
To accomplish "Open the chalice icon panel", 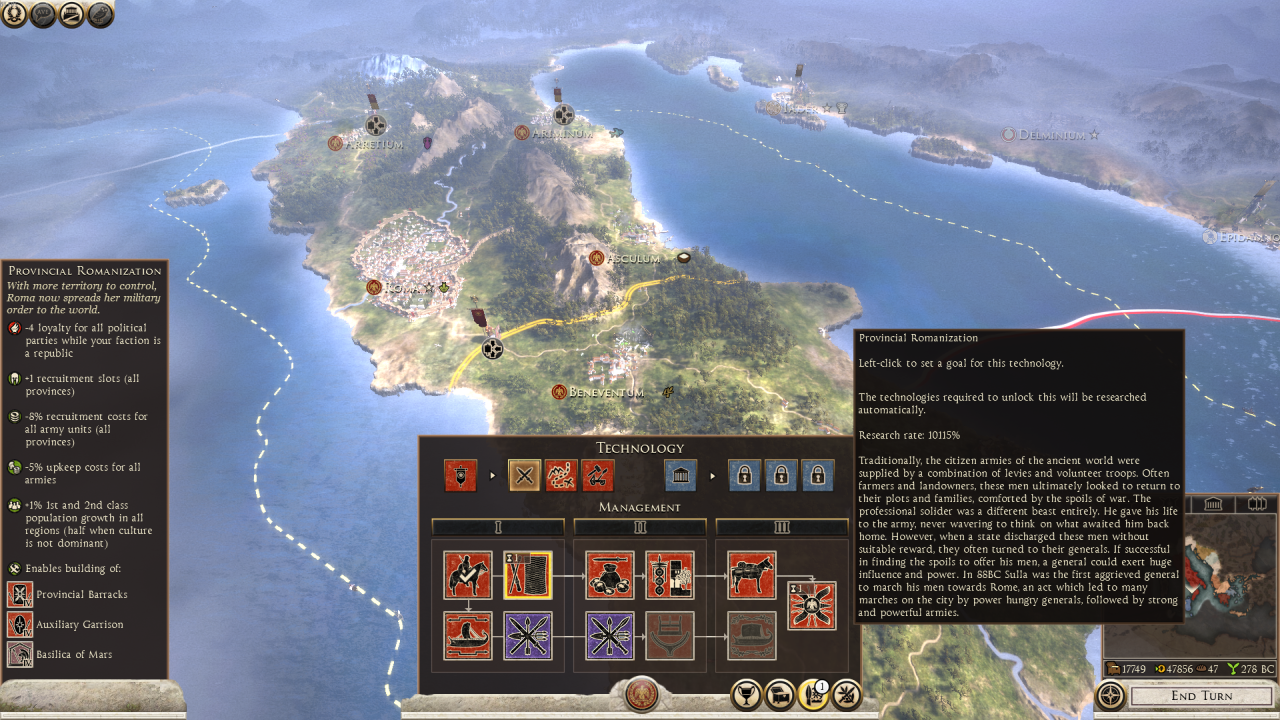I will (x=745, y=694).
